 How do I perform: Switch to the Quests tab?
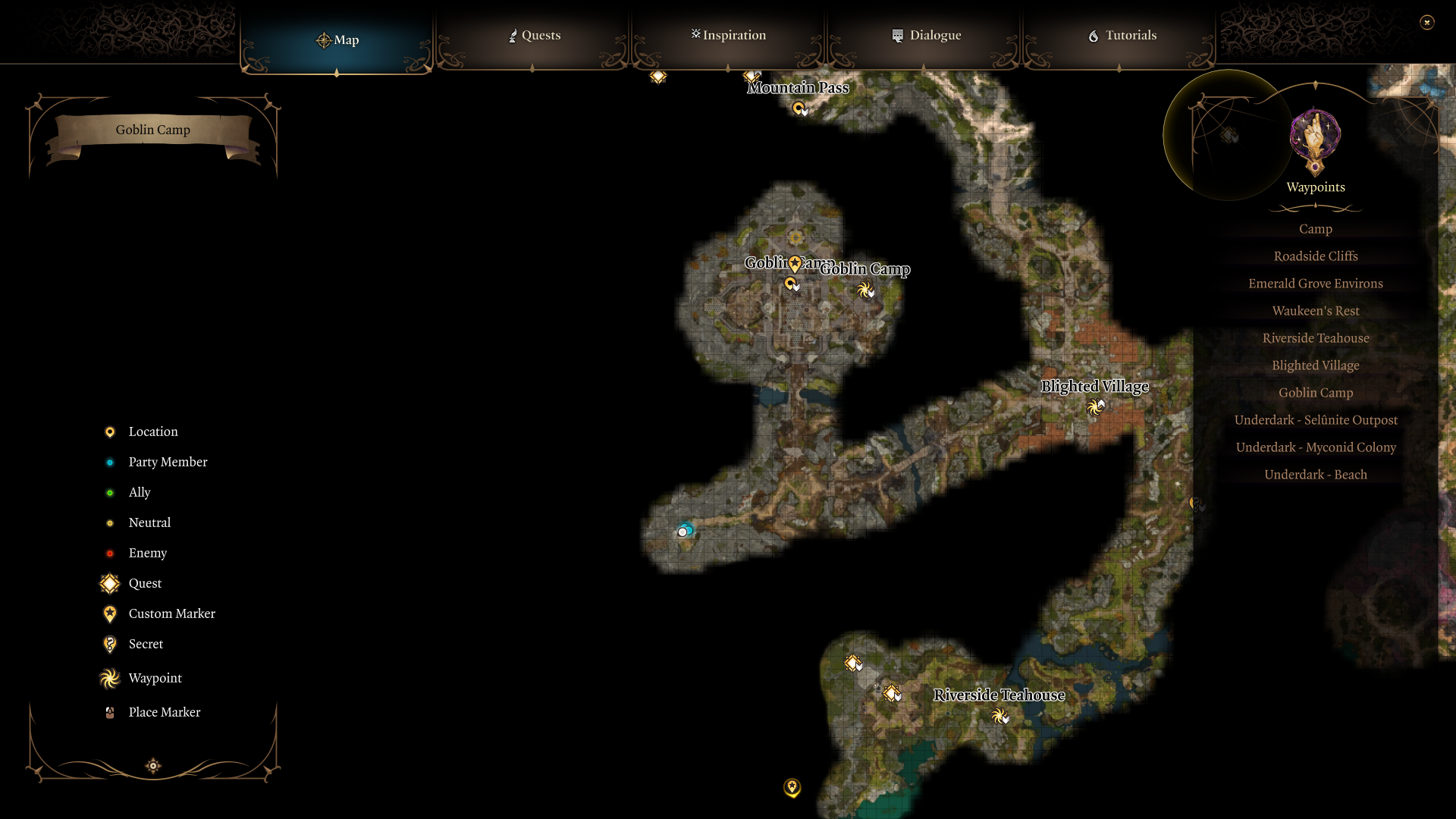tap(534, 35)
